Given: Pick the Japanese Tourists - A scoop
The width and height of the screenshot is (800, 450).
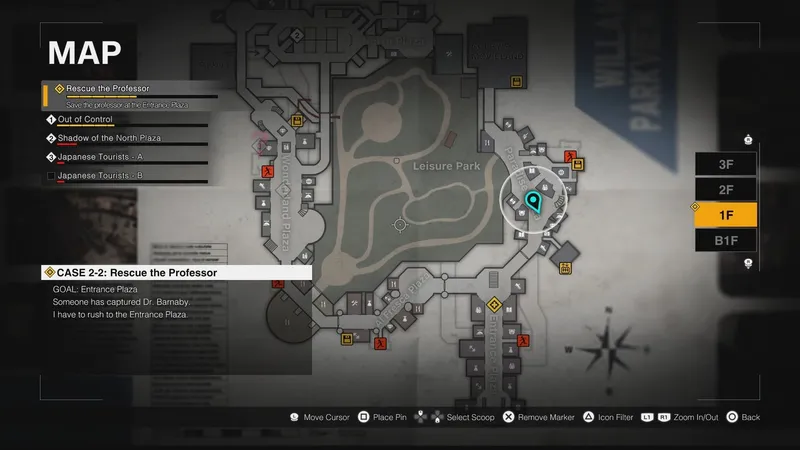Looking at the screenshot, I should (102, 157).
